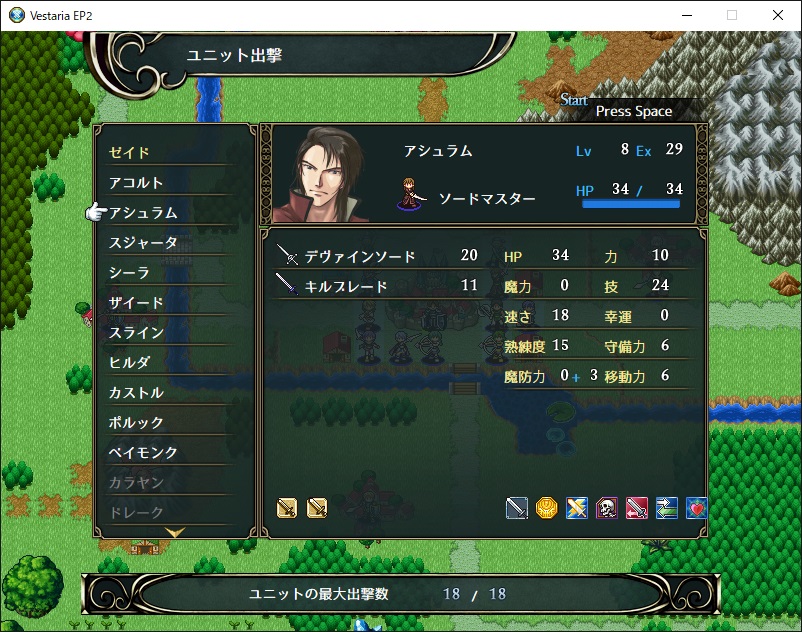Choose unit ポルック
The height and width of the screenshot is (632, 802).
136,423
